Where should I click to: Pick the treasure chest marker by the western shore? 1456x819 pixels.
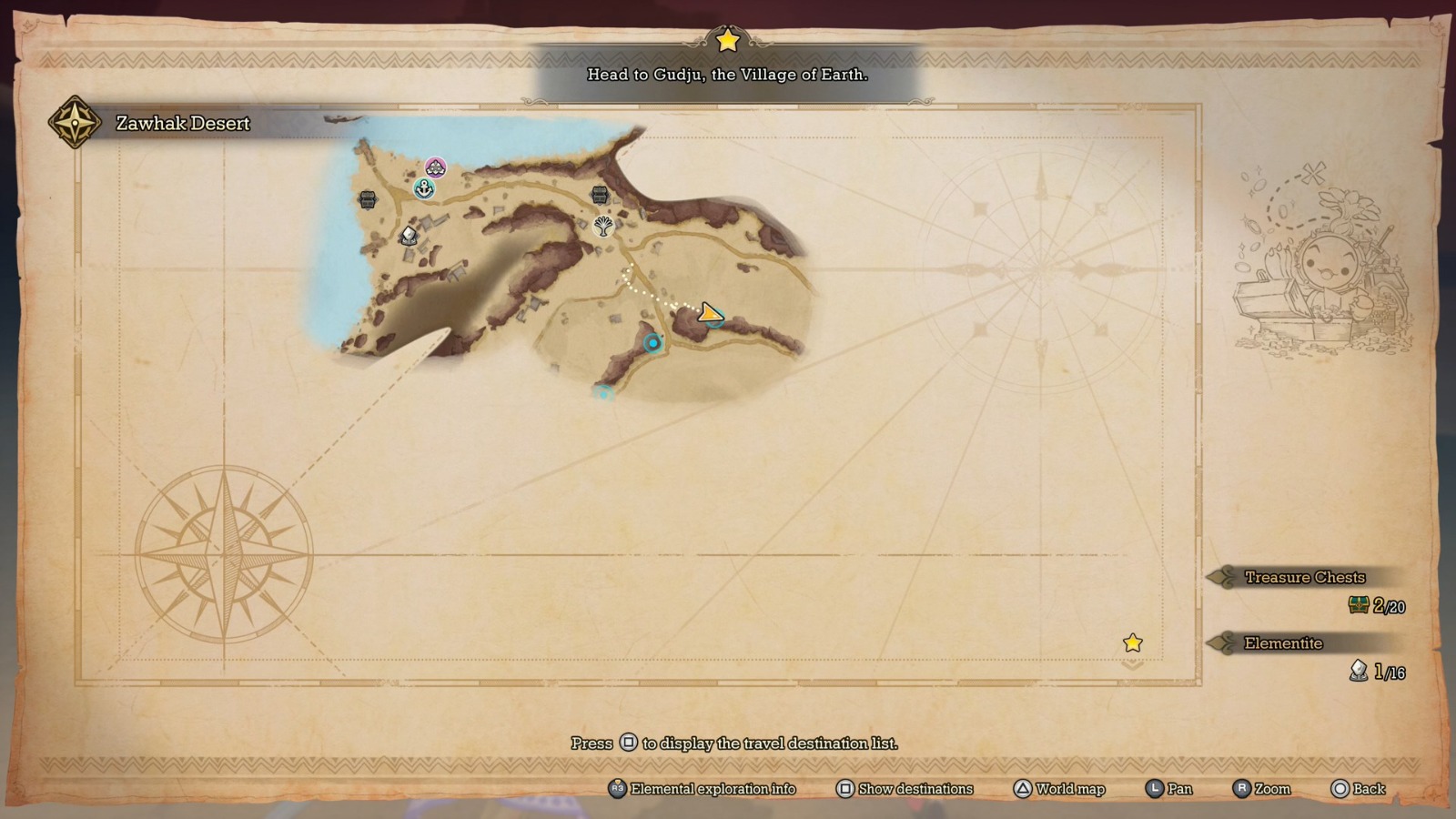click(368, 199)
